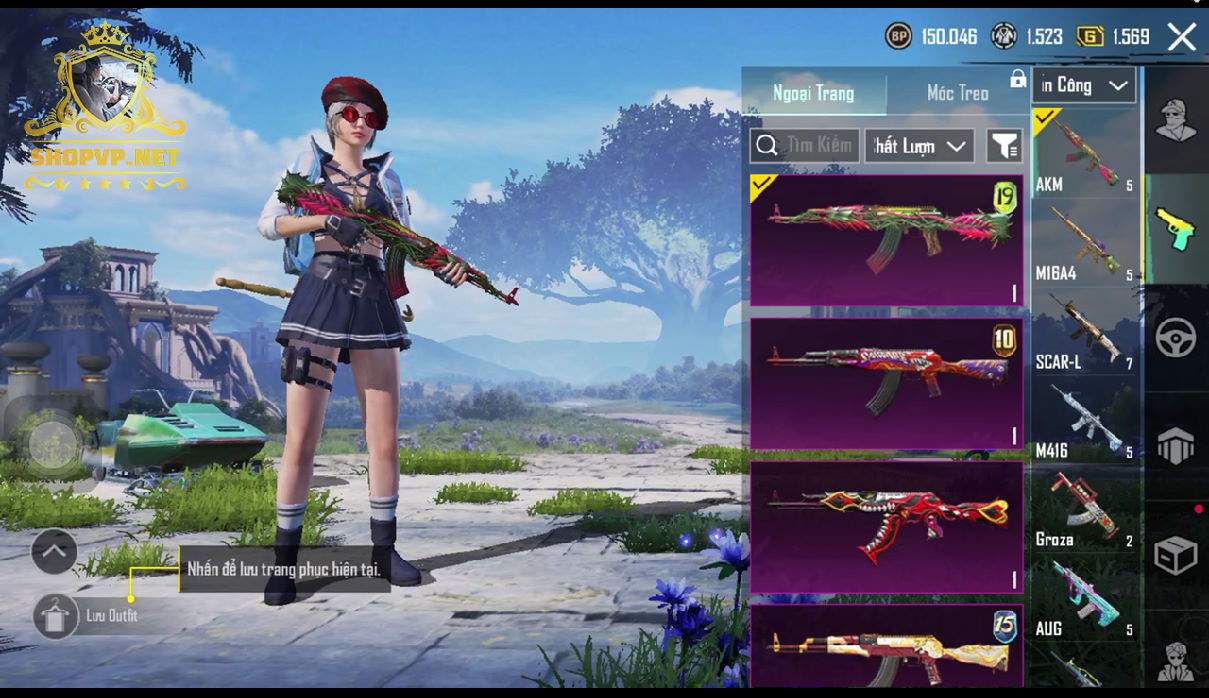Save outfit with Lưu Outfit button

click(x=56, y=616)
